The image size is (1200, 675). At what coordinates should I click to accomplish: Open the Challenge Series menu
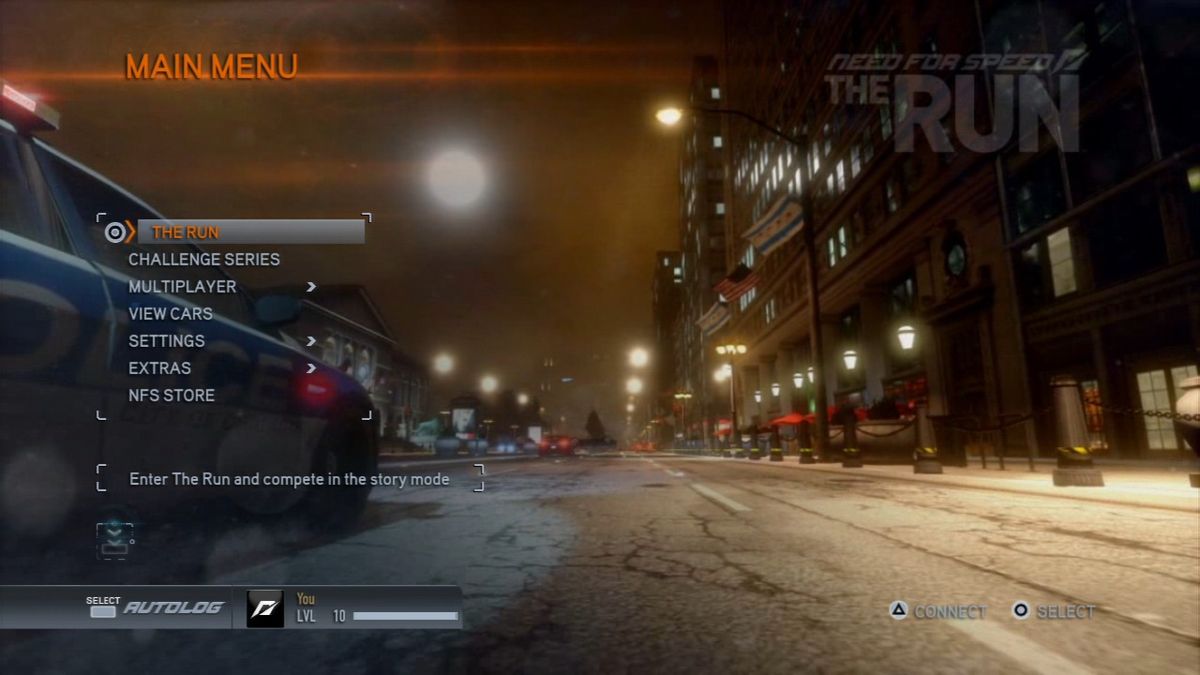[204, 259]
